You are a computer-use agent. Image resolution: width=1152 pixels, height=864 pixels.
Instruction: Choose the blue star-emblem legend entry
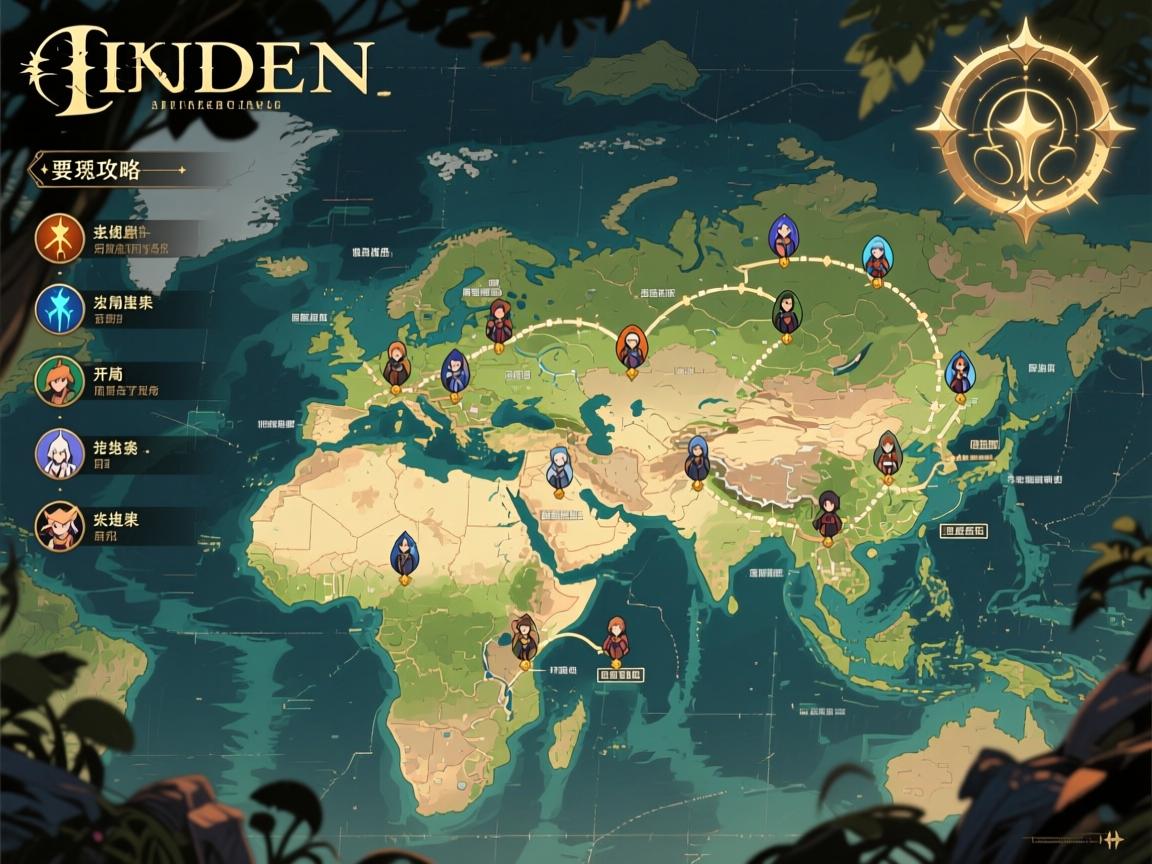[58, 308]
